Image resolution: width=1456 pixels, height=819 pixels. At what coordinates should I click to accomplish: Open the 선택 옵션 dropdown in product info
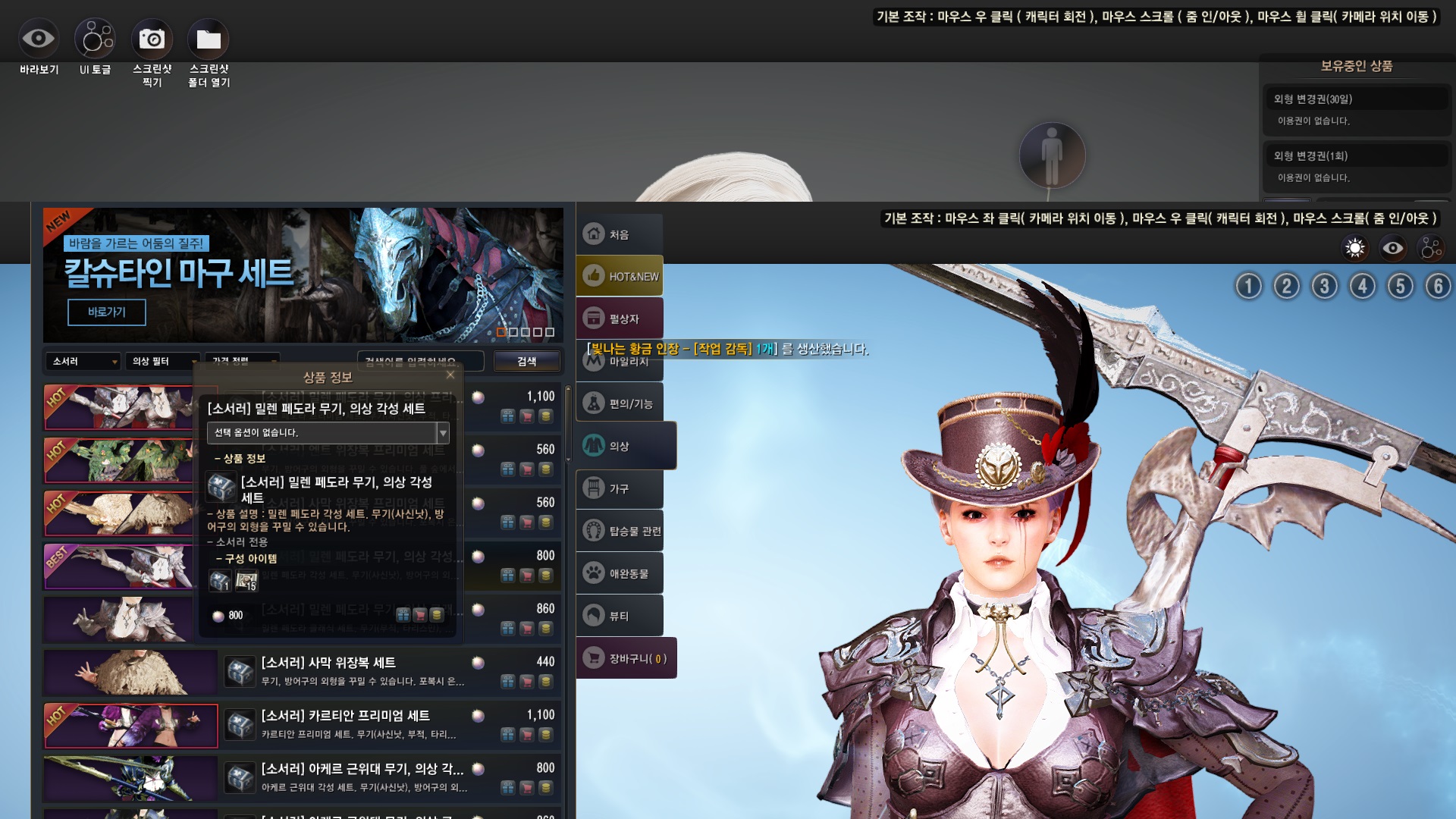click(x=443, y=433)
